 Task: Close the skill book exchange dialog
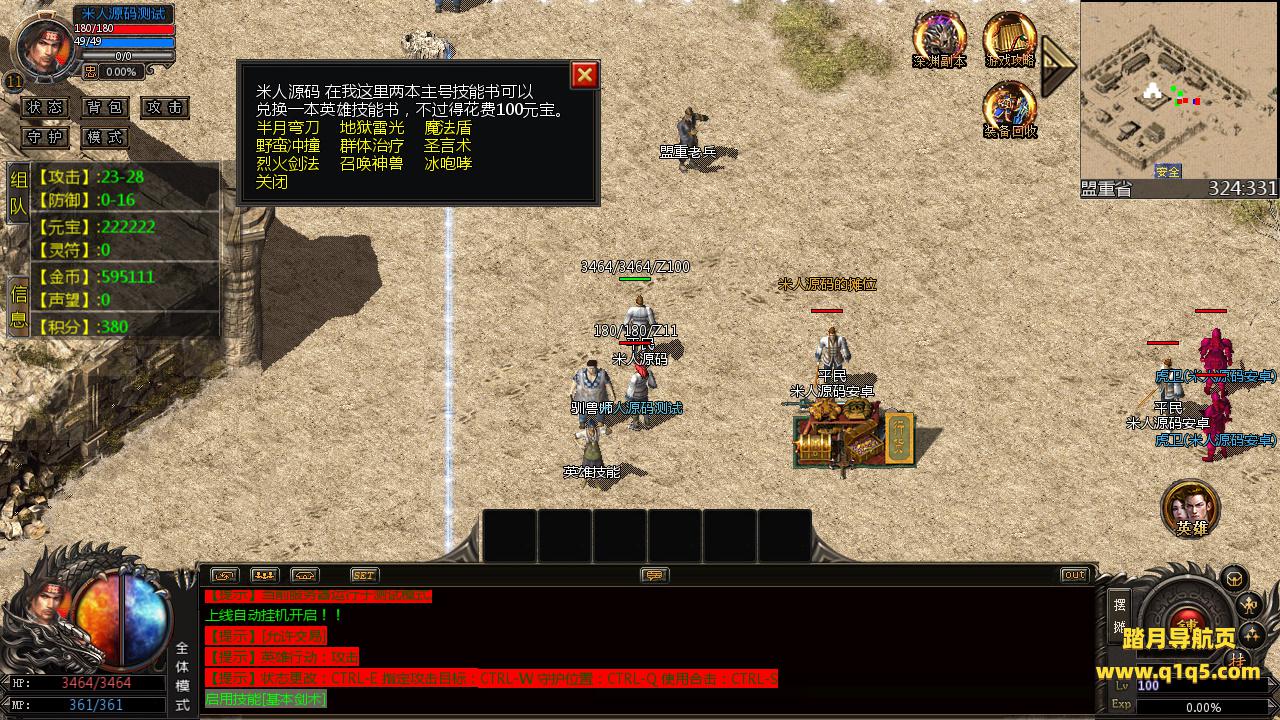point(585,75)
